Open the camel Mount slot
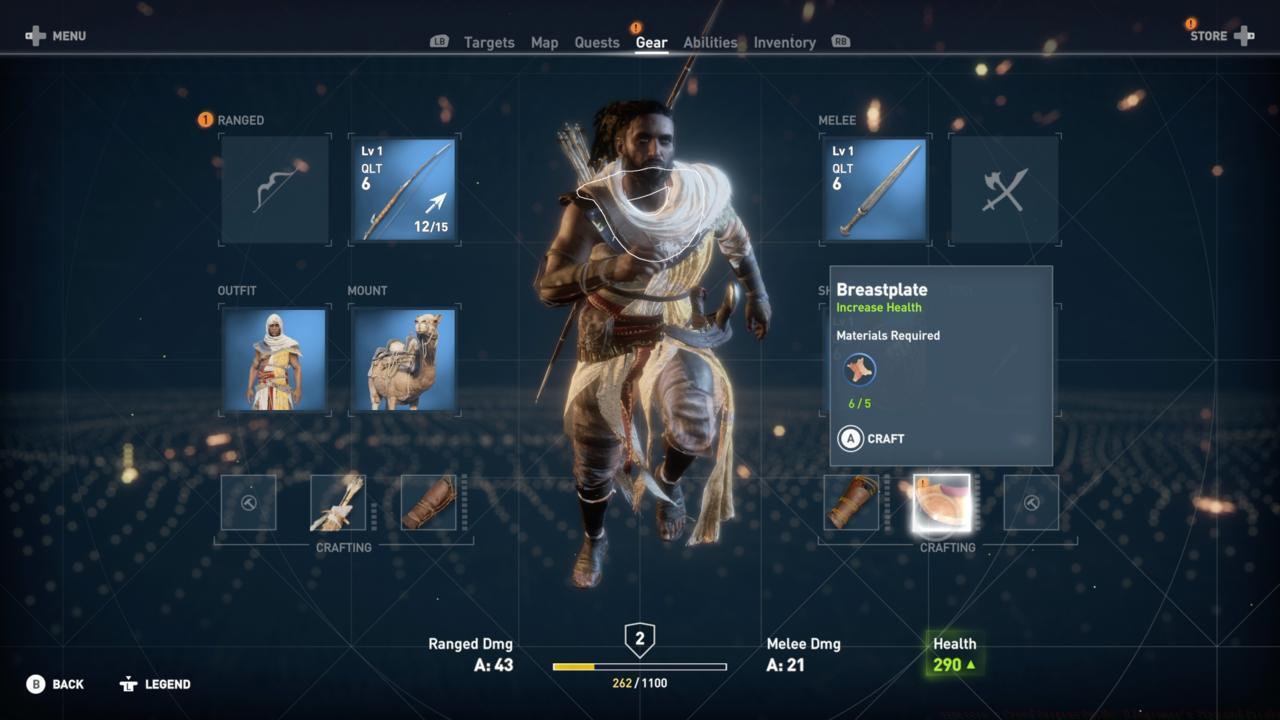Image resolution: width=1280 pixels, height=720 pixels. pyautogui.click(x=403, y=360)
